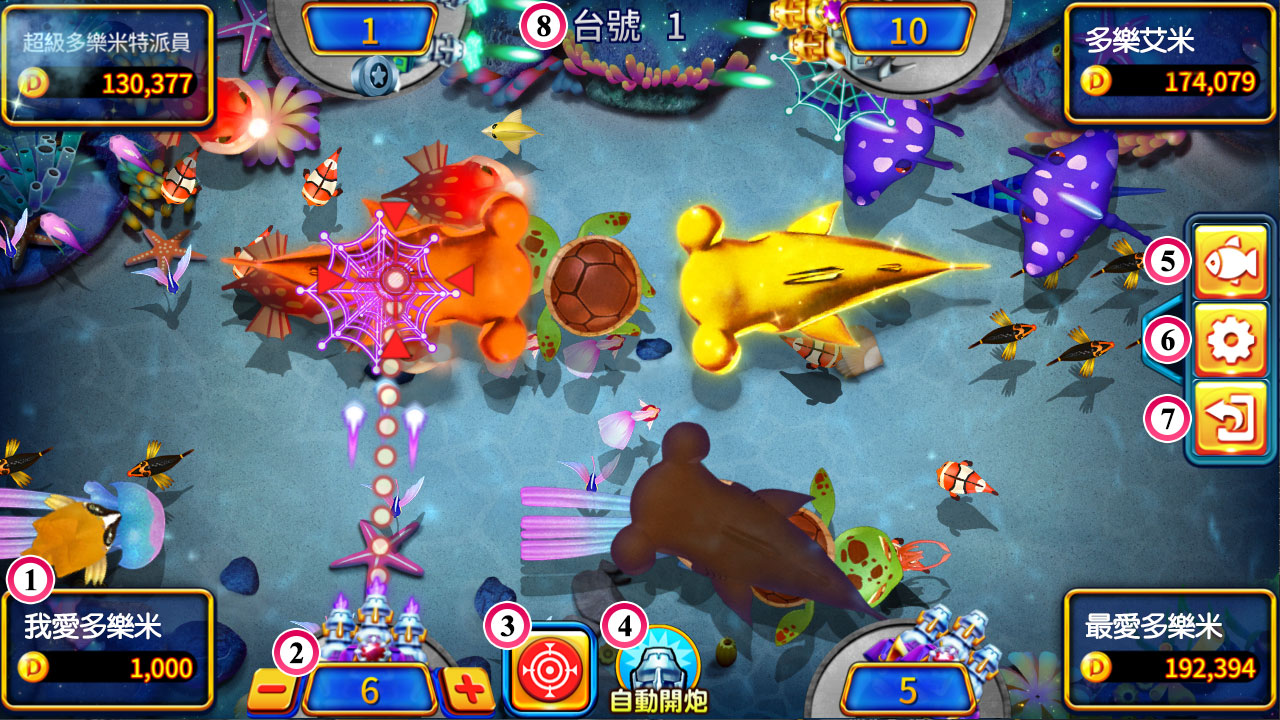Select the 最愛多樂米 player panel
Screen dimensions: 1280x720
(x=1168, y=648)
